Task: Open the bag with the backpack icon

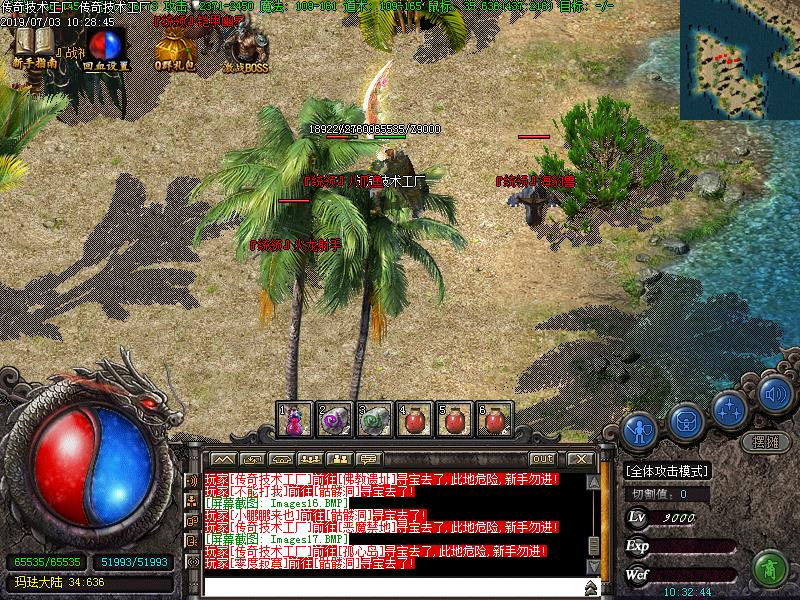Action: [685, 421]
